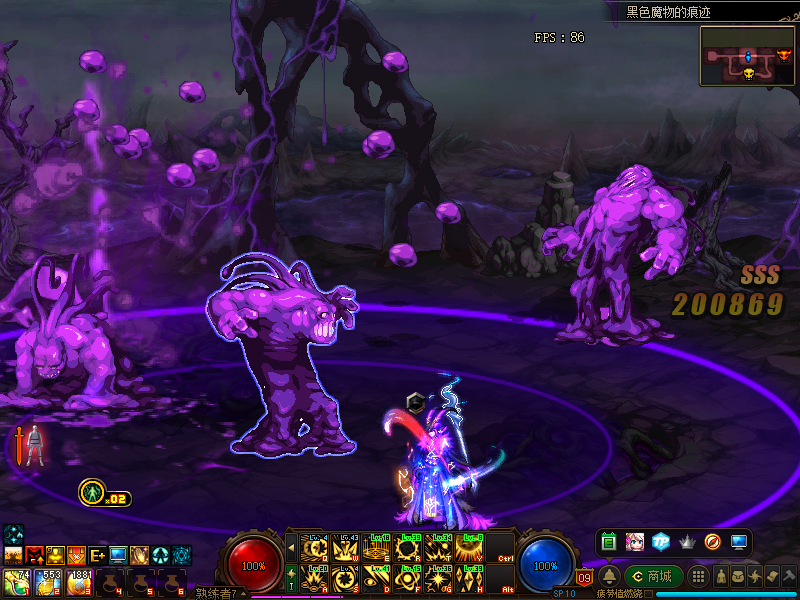This screenshot has width=800, height=600.
Task: Open the character silhouette menu icon
Action: tap(721, 576)
